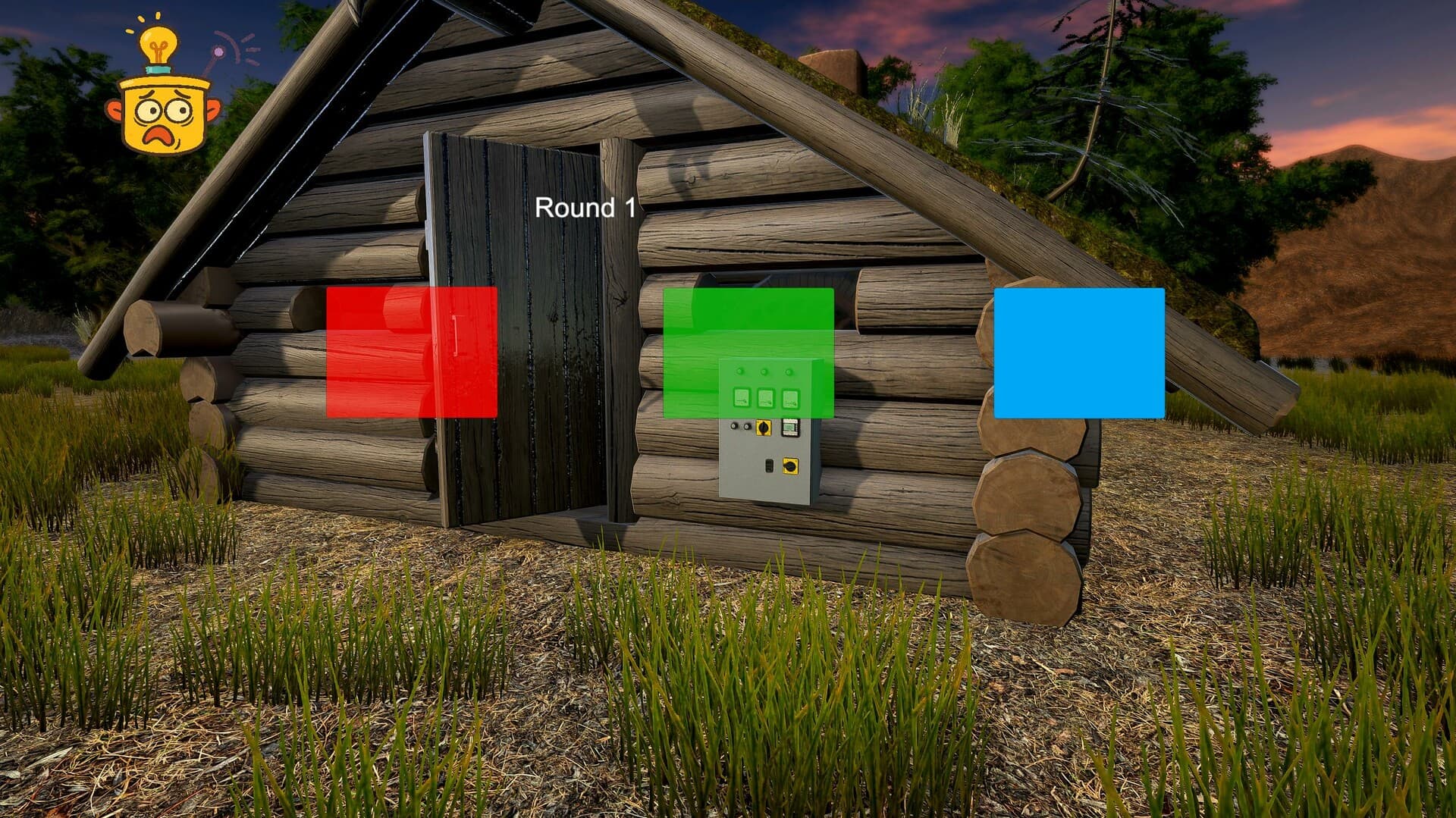
Task: Turn the upper yellow rotary switch
Action: click(x=763, y=428)
